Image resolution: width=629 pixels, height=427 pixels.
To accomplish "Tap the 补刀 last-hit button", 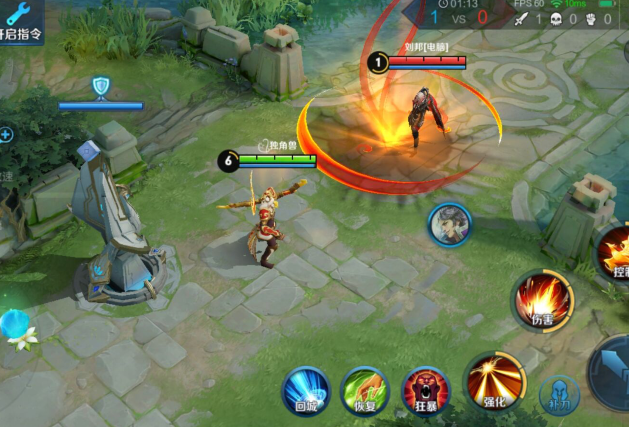I will click(559, 395).
